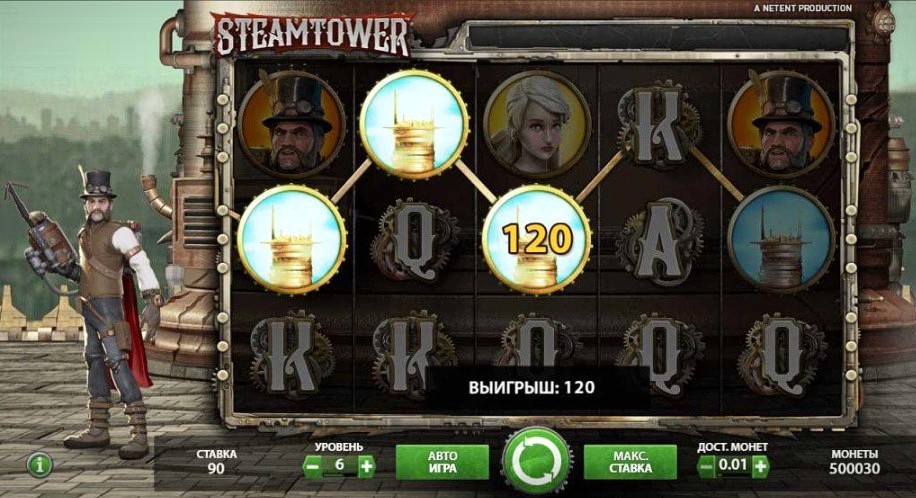Viewport: 916px width, 498px height.
Task: Start auto play with АВТО ИГРА
Action: click(442, 462)
